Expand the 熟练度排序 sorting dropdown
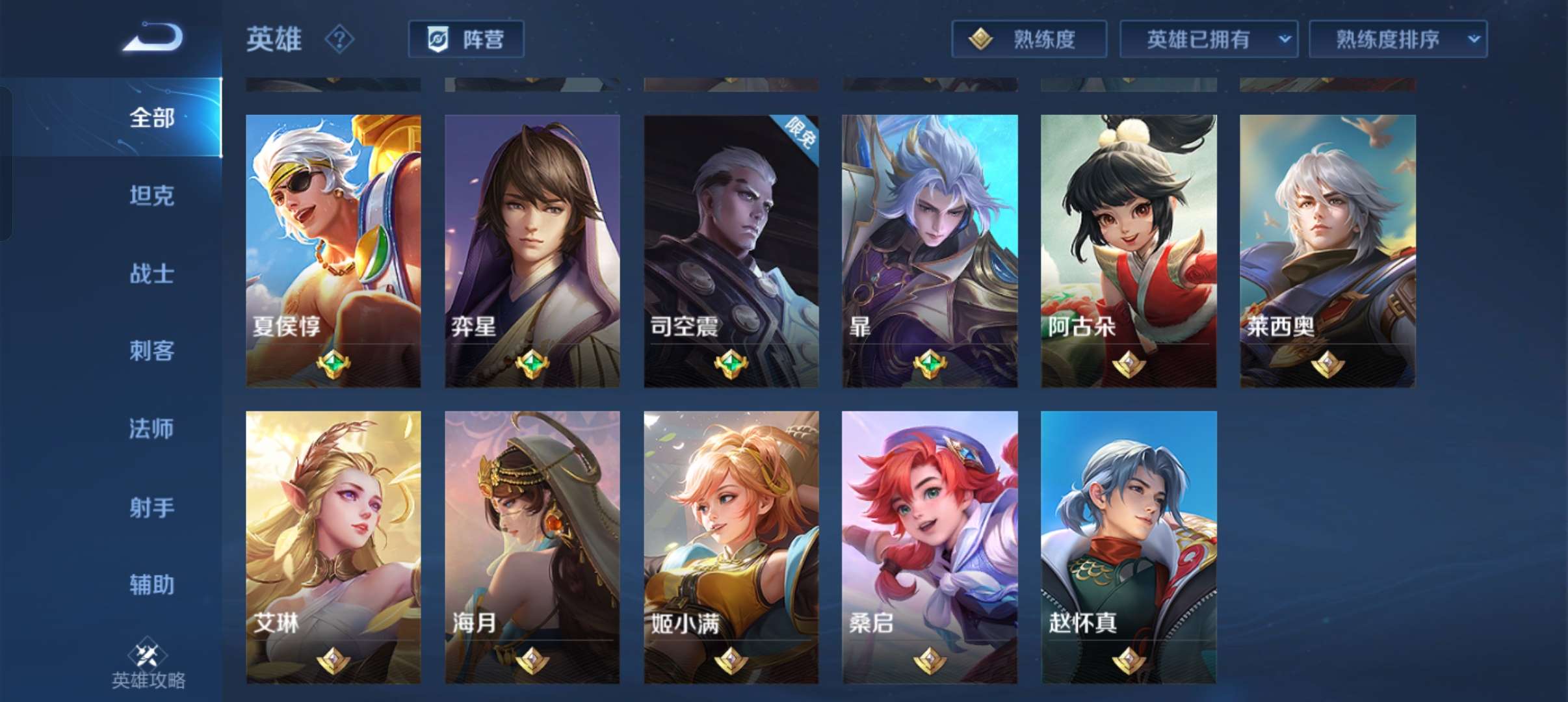The image size is (1568, 702). click(x=1398, y=39)
